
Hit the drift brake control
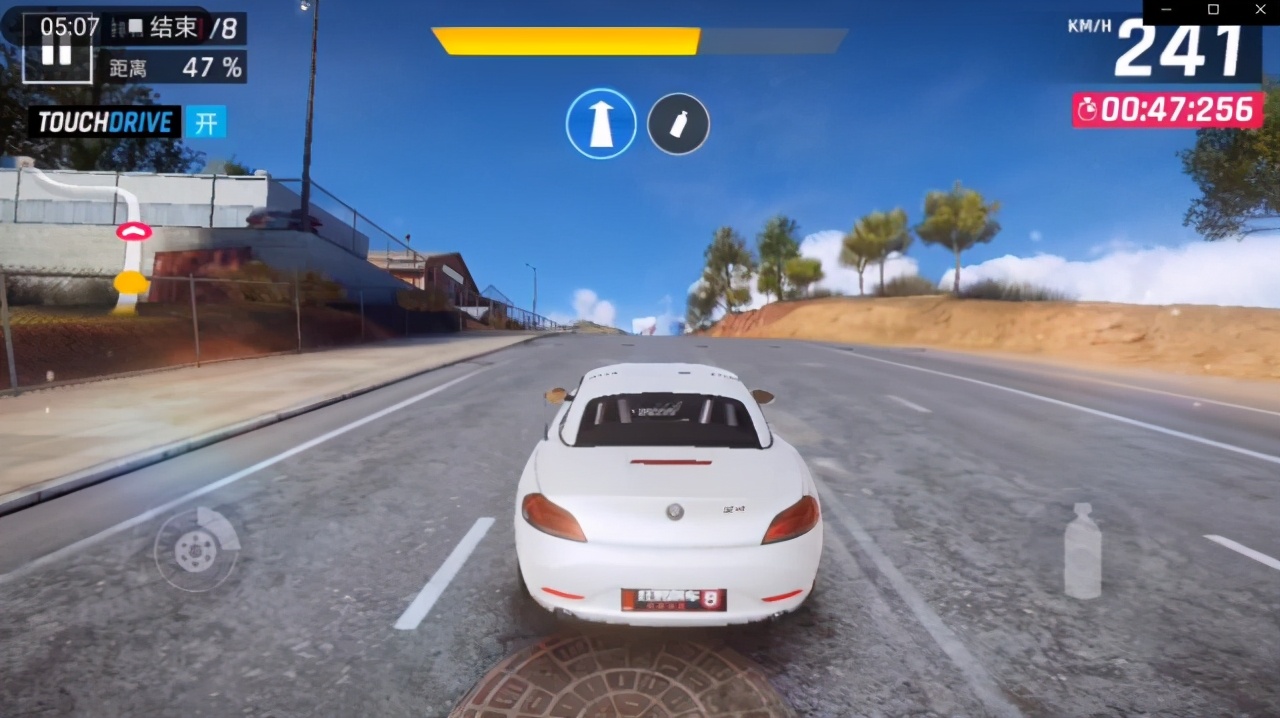[x=197, y=549]
